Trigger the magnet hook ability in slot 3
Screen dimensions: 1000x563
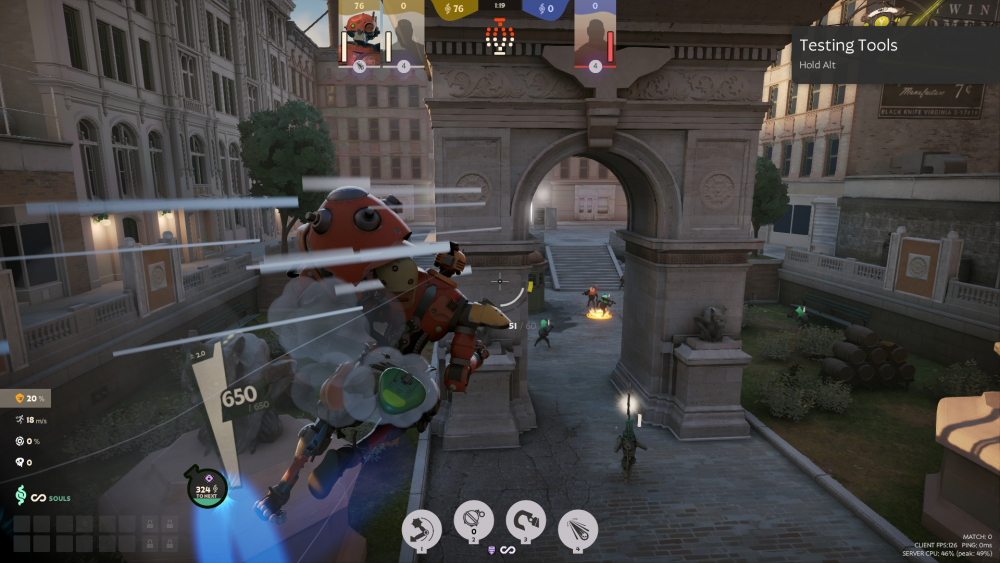[527, 521]
